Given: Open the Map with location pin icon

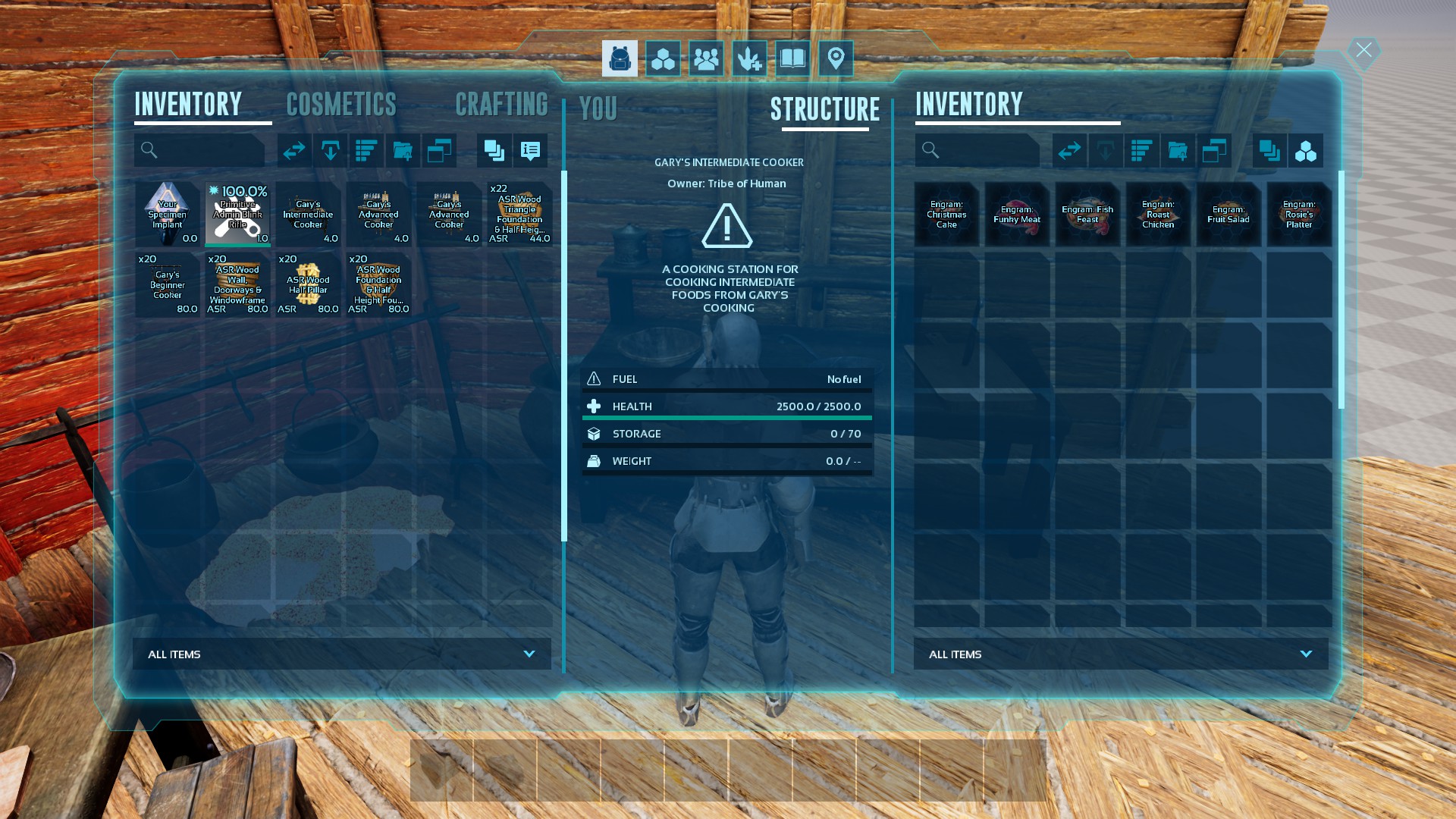Looking at the screenshot, I should point(836,58).
